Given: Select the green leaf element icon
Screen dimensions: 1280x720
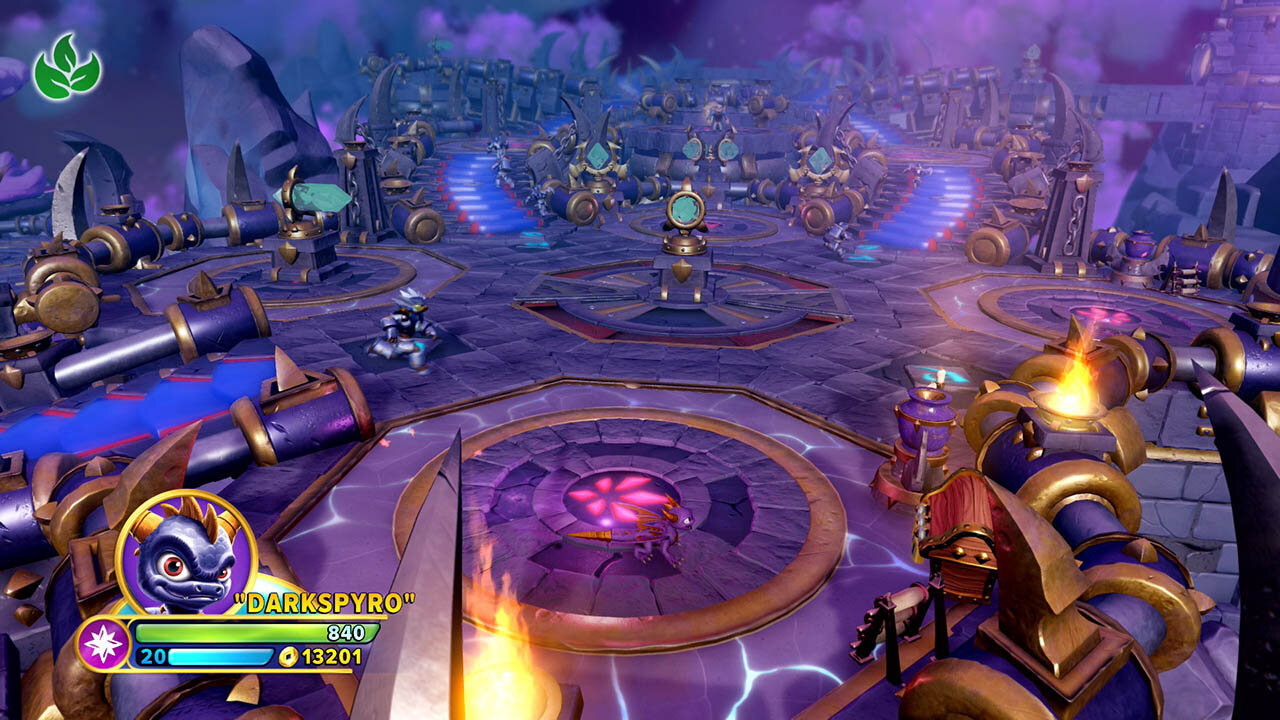Looking at the screenshot, I should [x=67, y=67].
